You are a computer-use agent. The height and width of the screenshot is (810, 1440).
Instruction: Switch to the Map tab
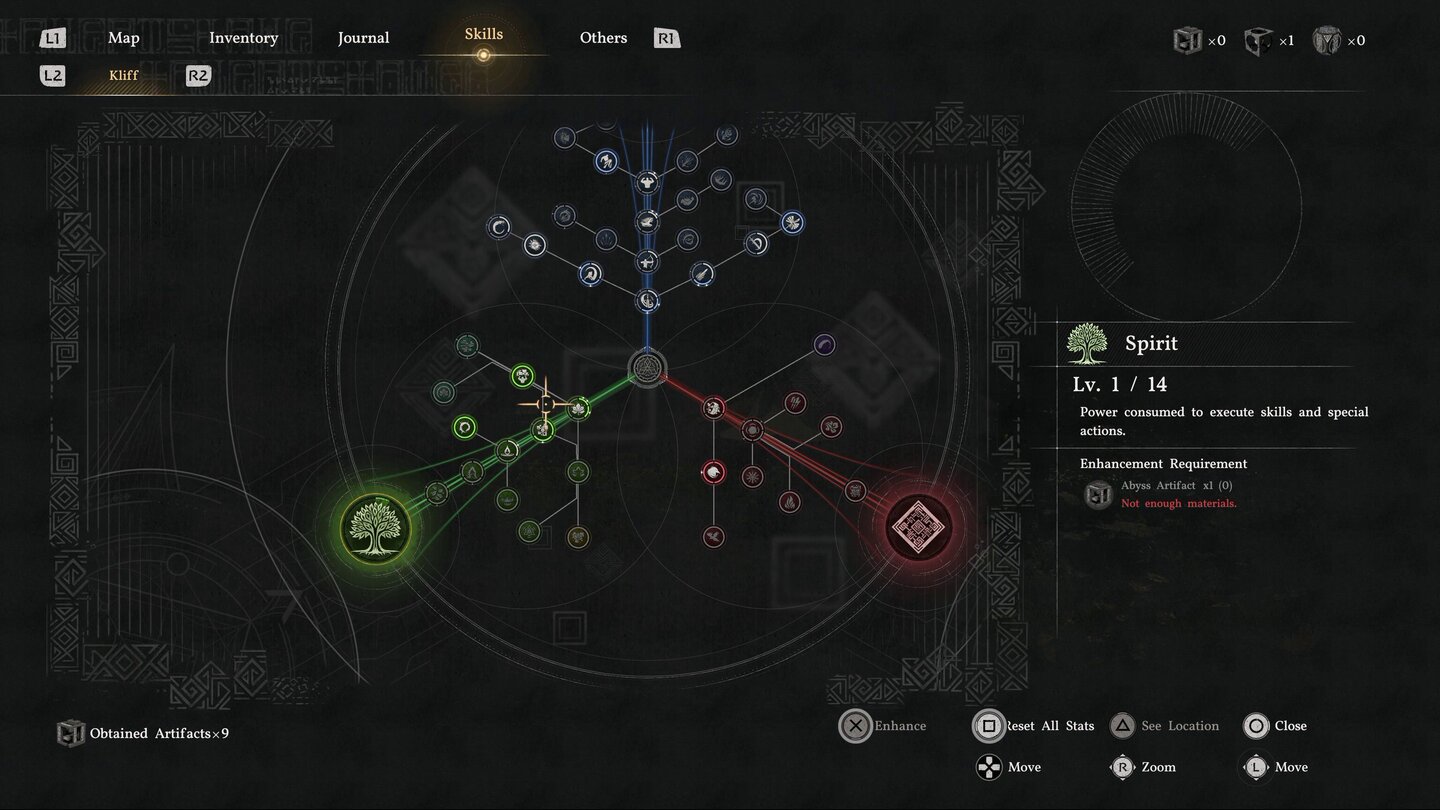(x=124, y=38)
